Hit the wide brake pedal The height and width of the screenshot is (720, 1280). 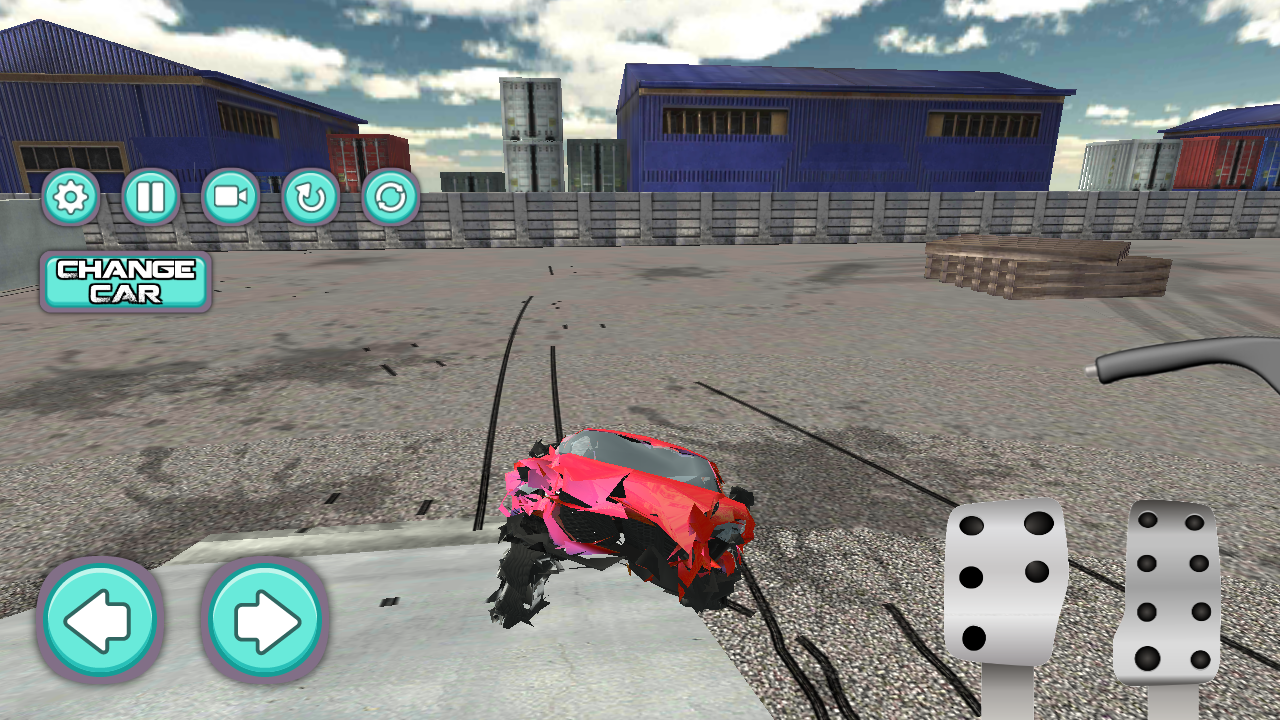[x=1005, y=580]
